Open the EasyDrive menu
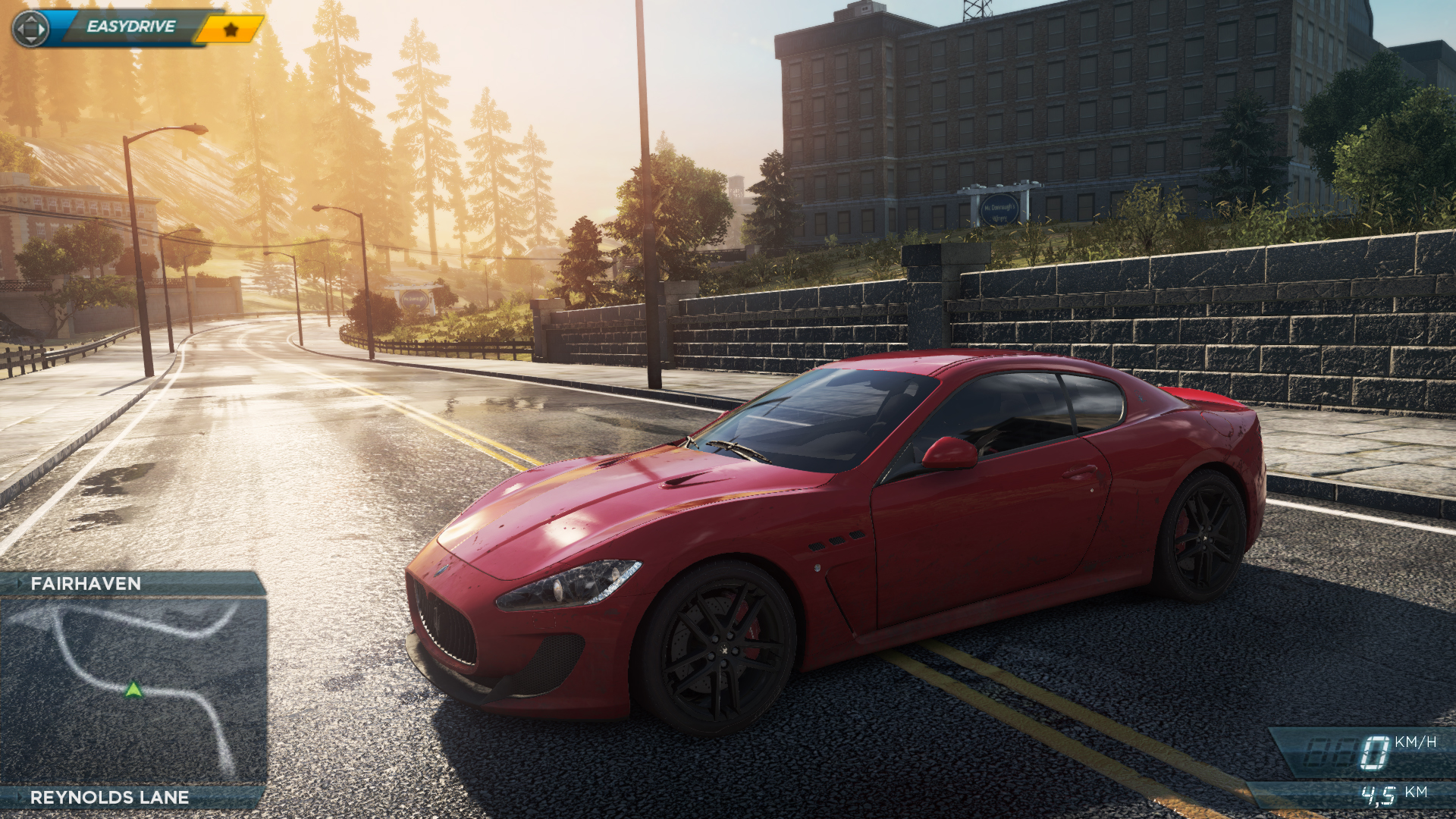 coord(130,27)
